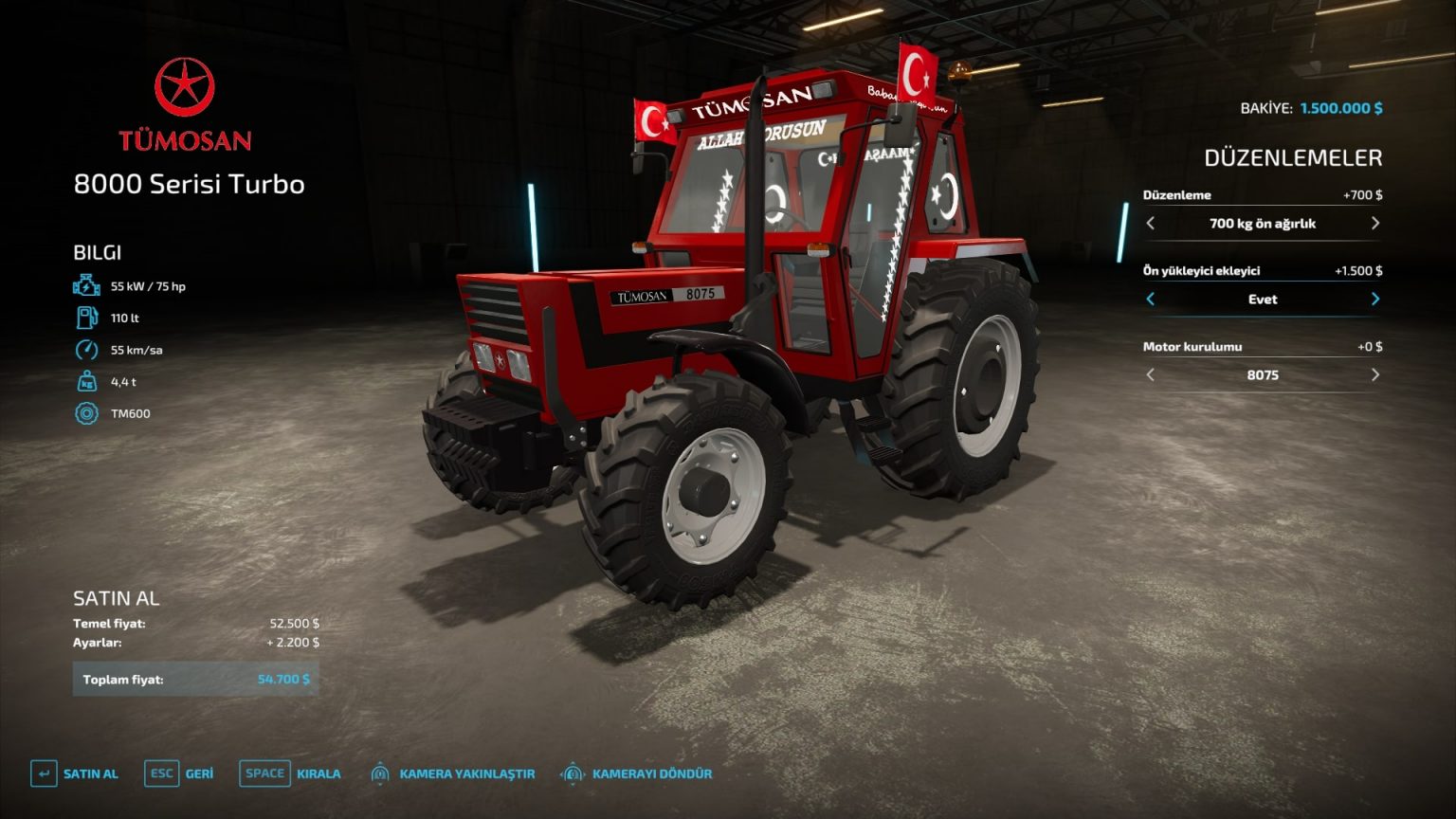Click the weight icon beside 4,4 t
Screen dimensions: 1456x819
(x=85, y=382)
